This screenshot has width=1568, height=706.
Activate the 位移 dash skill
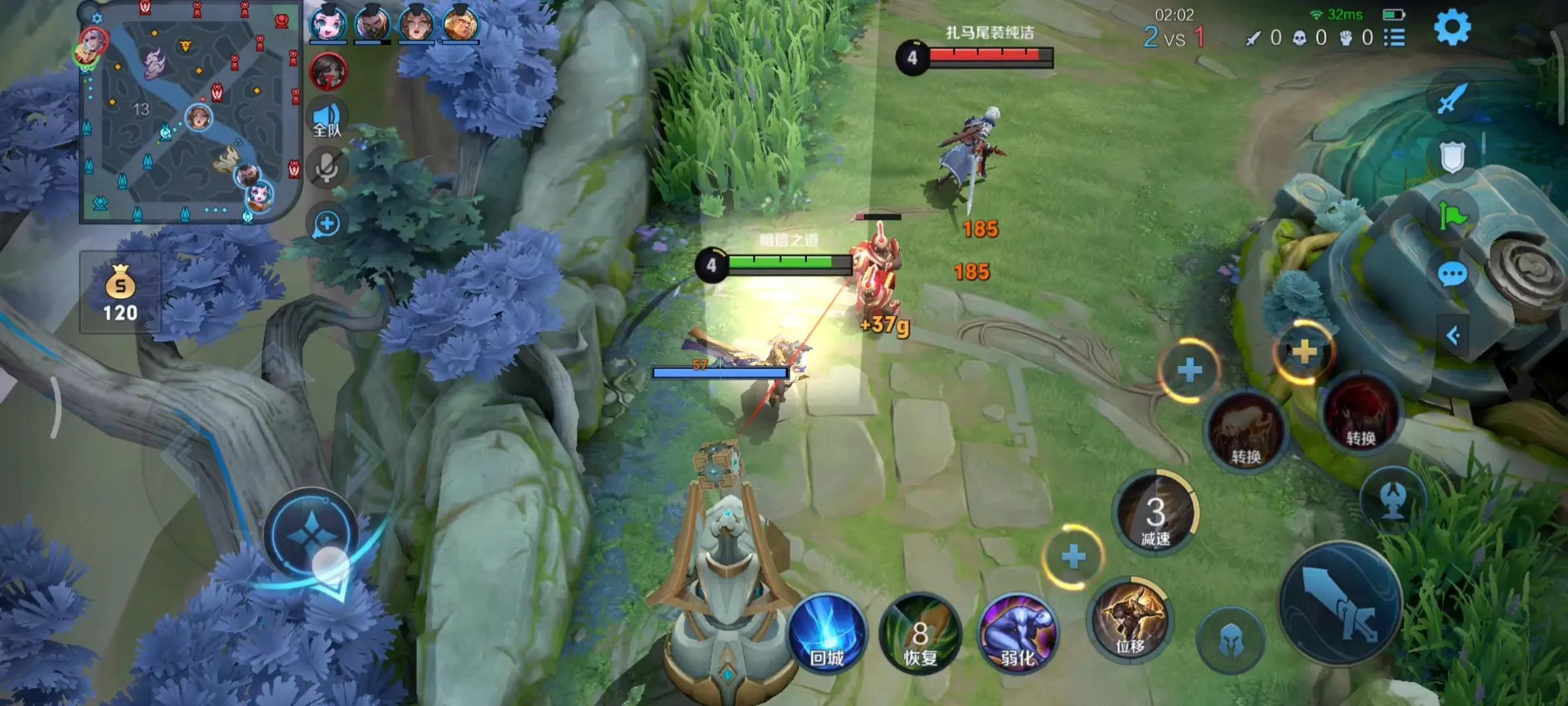1130,618
